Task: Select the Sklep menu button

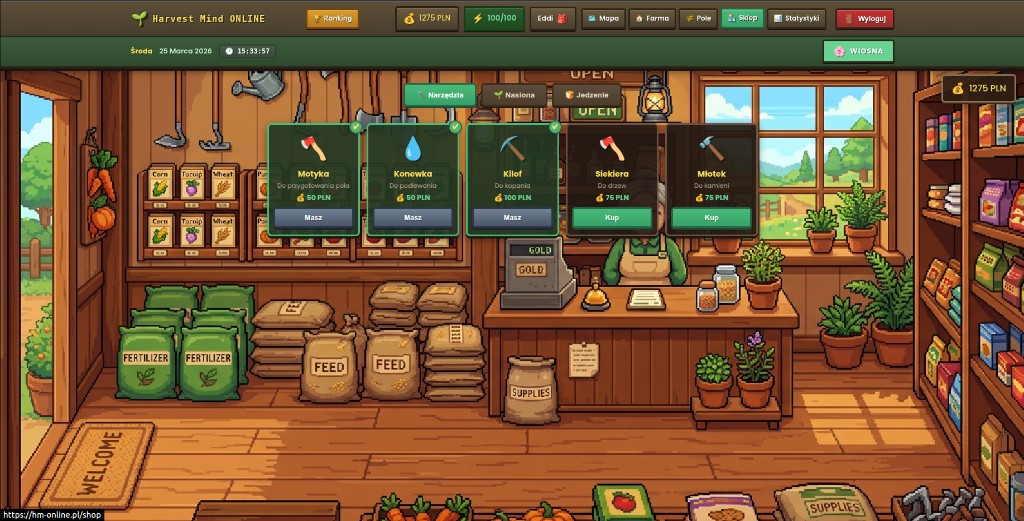Action: [741, 18]
